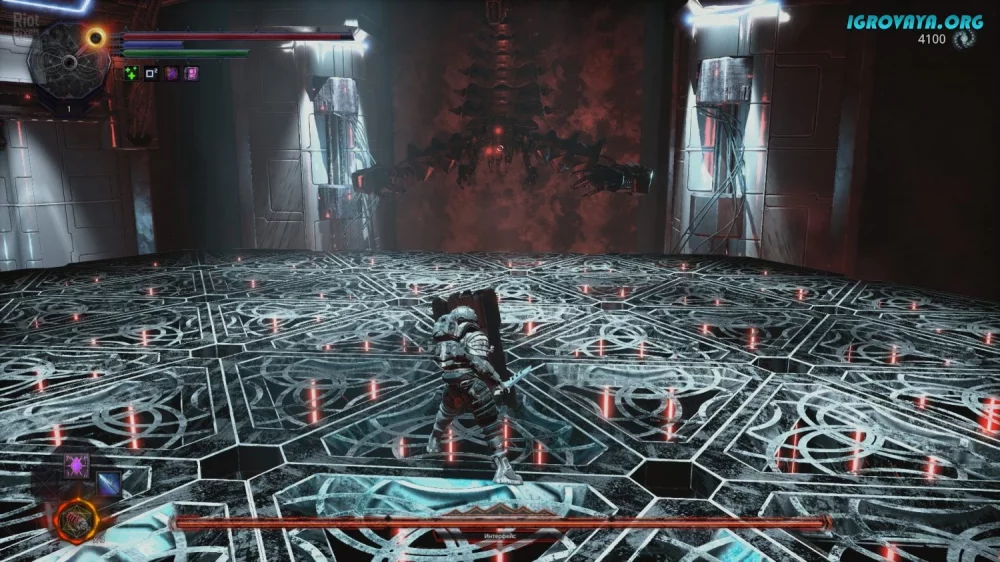Image resolution: width=1000 pixels, height=562 pixels.
Task: Click the spiral galaxy currency icon
Action: click(x=963, y=40)
